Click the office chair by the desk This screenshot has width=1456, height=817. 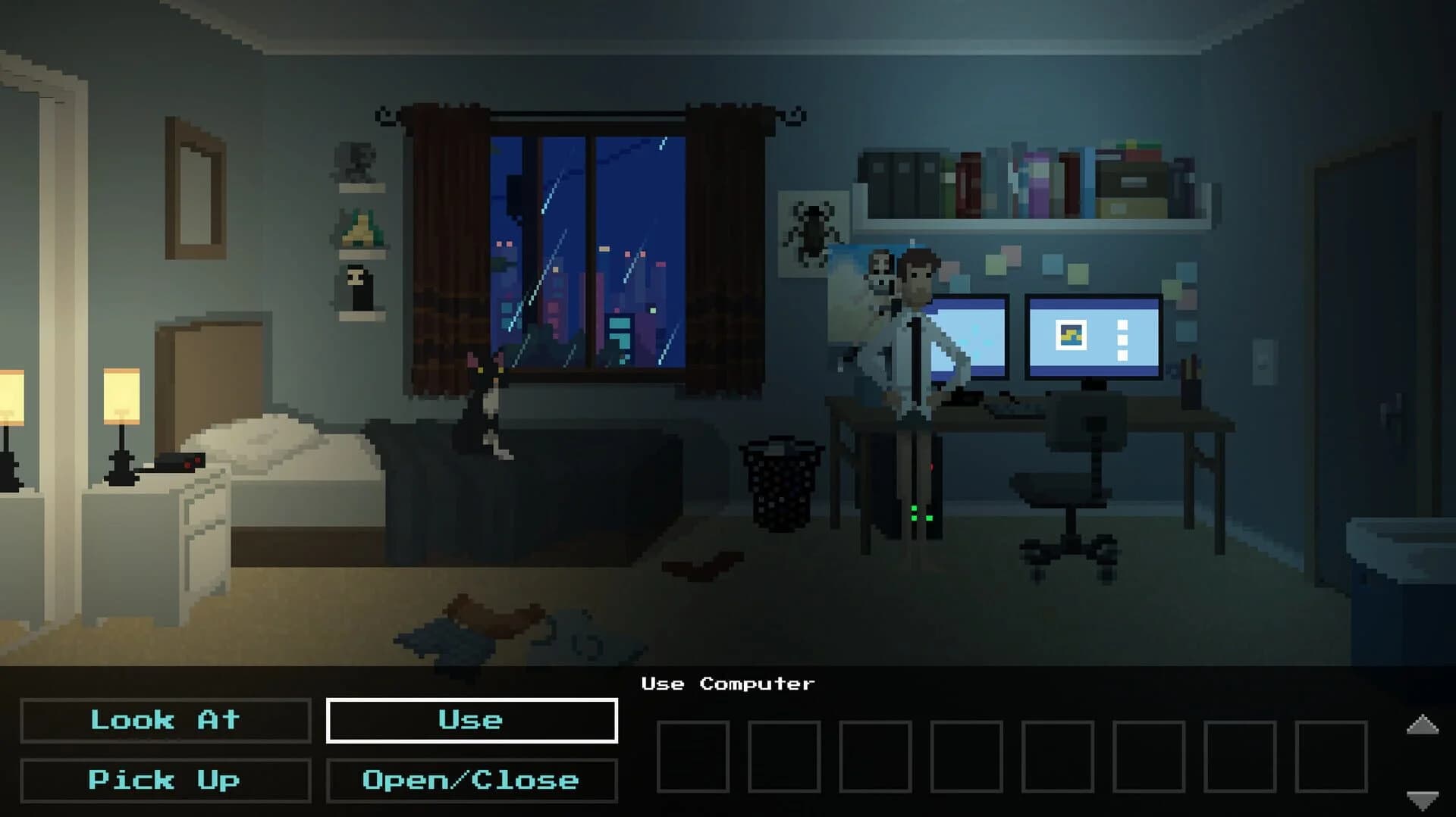click(x=1069, y=477)
